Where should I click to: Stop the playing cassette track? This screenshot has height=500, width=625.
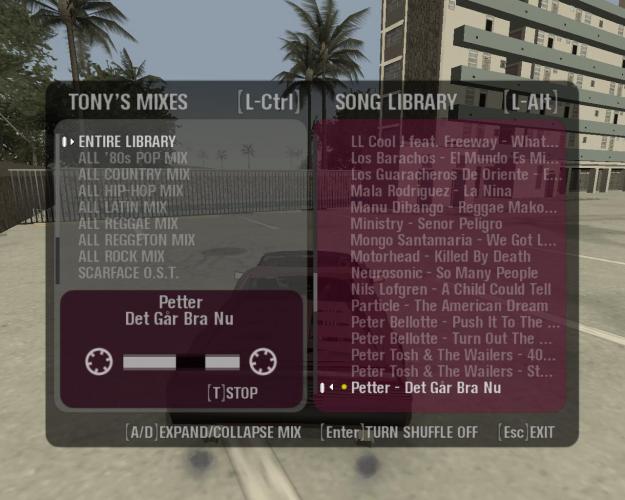coord(232,393)
